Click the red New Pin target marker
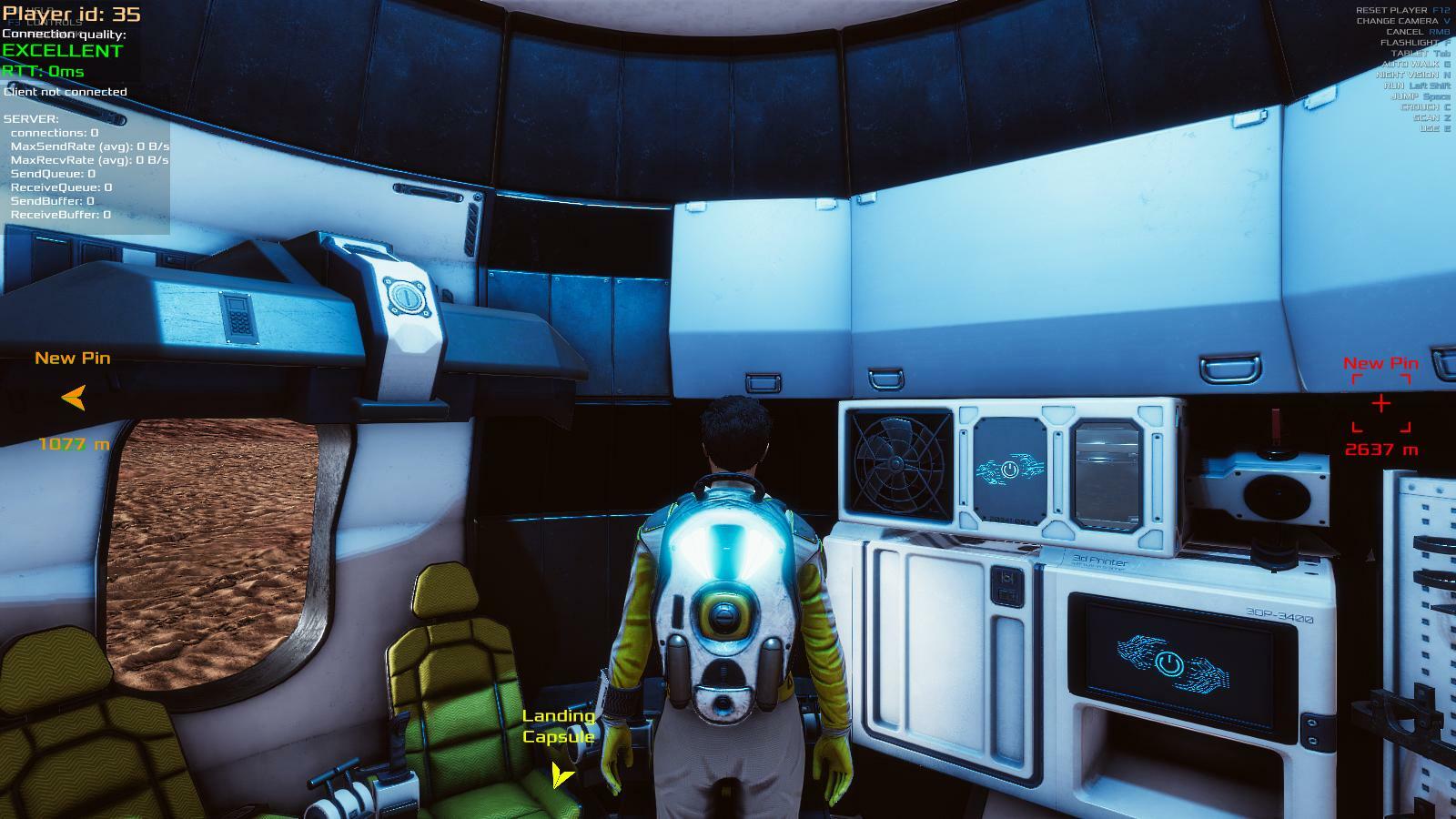 tap(1380, 402)
